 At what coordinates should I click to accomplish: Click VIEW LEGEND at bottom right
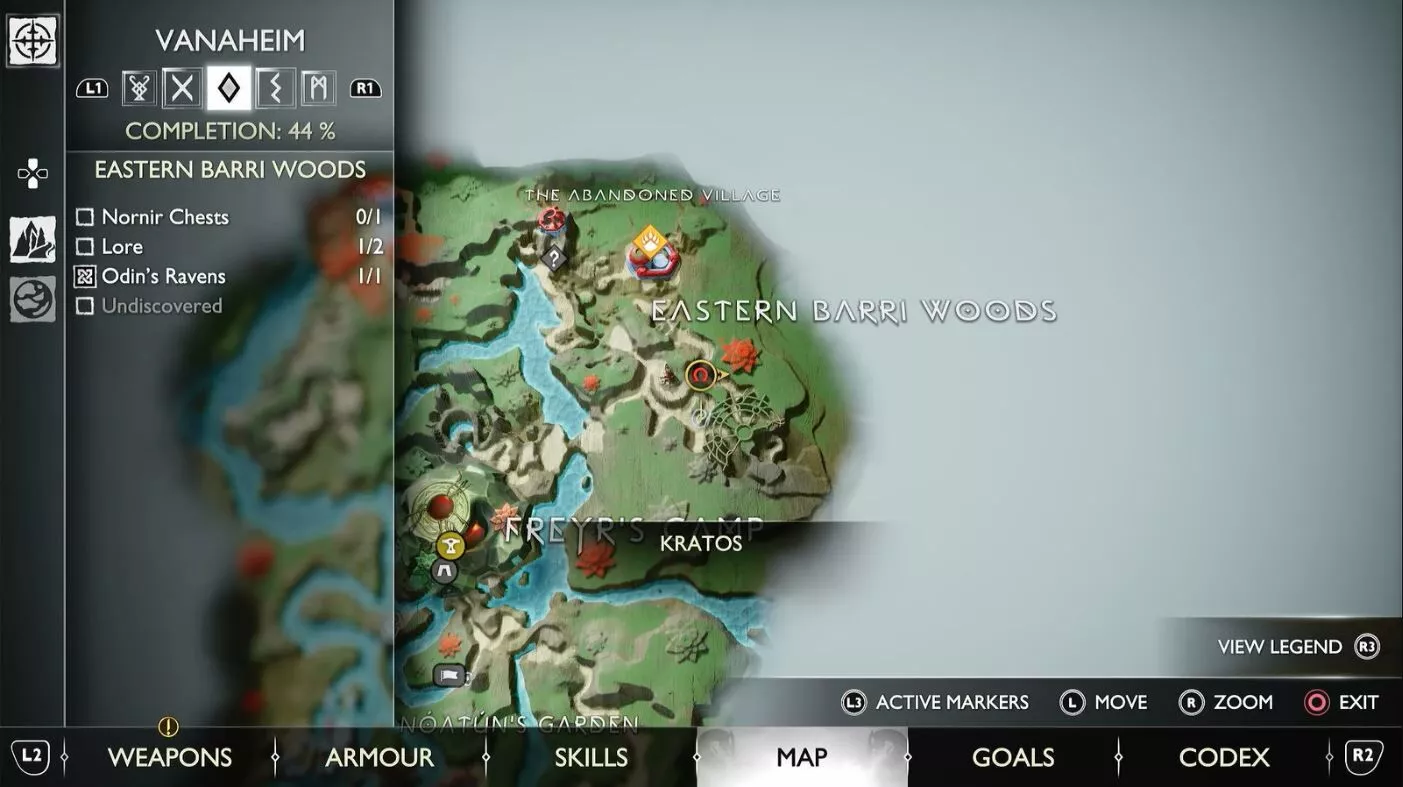point(1280,644)
